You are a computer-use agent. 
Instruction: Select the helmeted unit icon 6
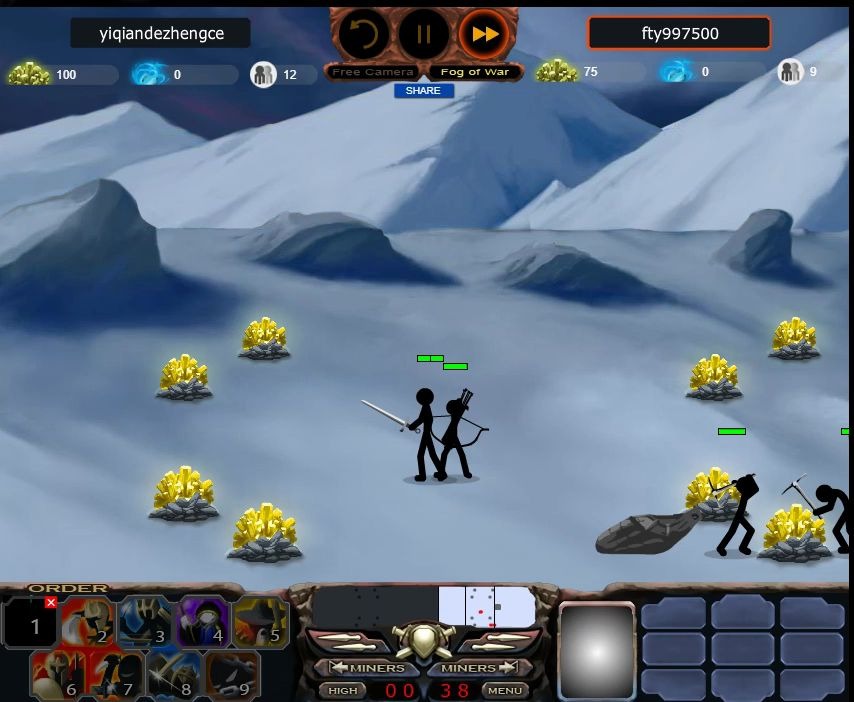59,676
